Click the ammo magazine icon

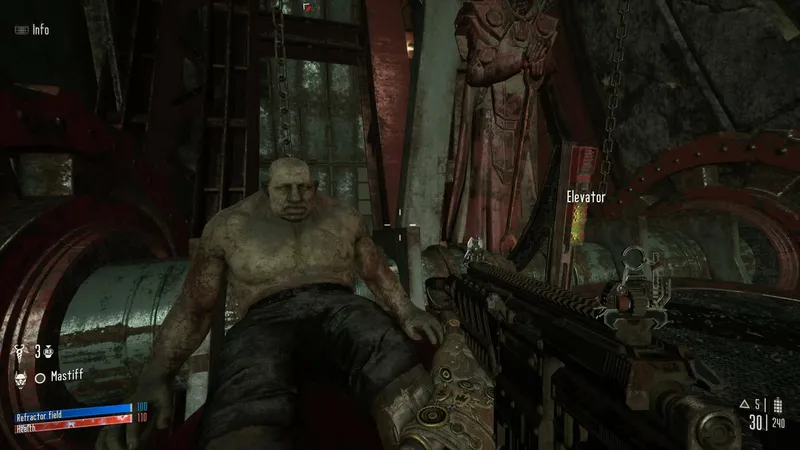[780, 406]
